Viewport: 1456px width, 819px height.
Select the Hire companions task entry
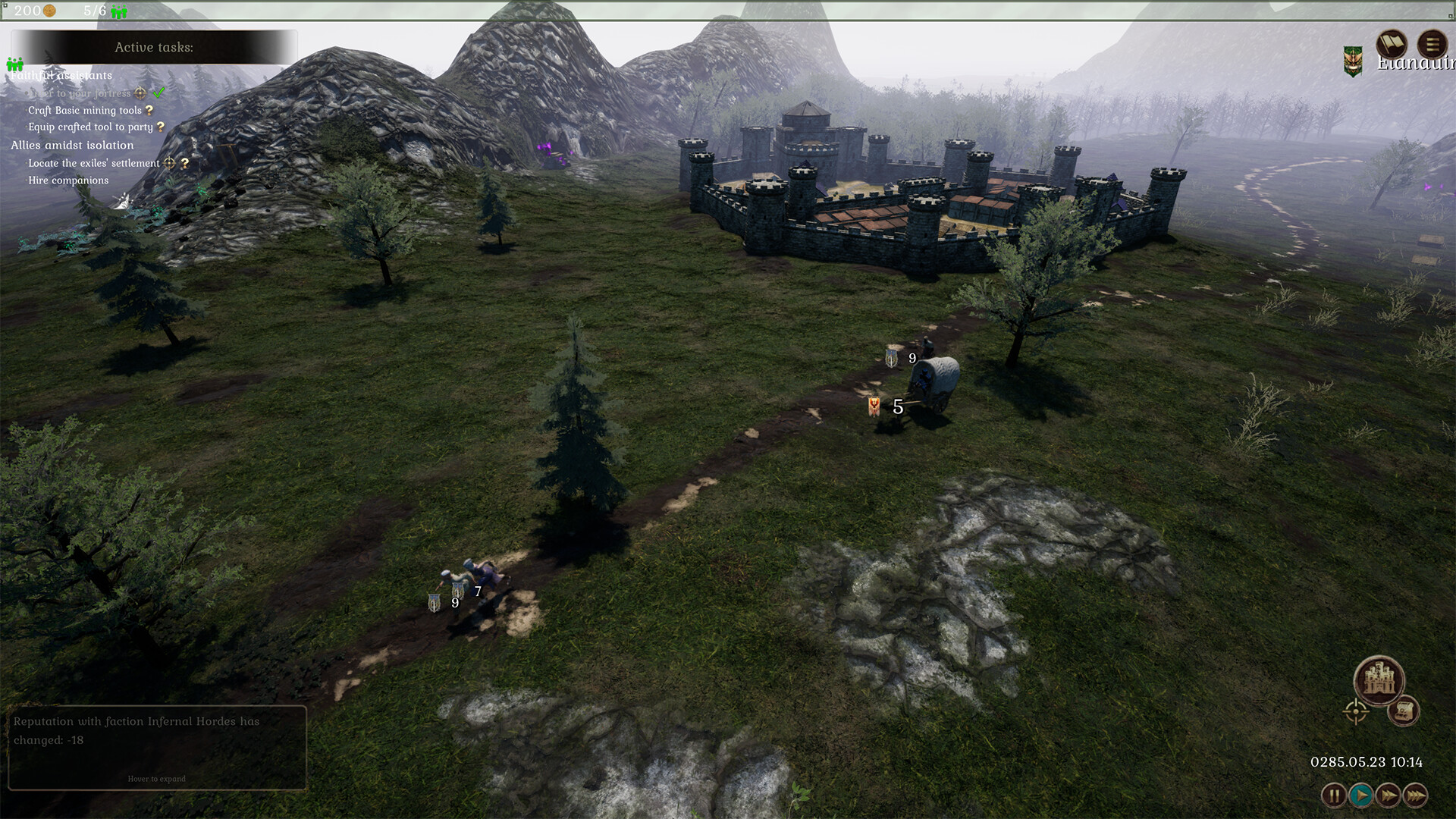click(x=69, y=180)
